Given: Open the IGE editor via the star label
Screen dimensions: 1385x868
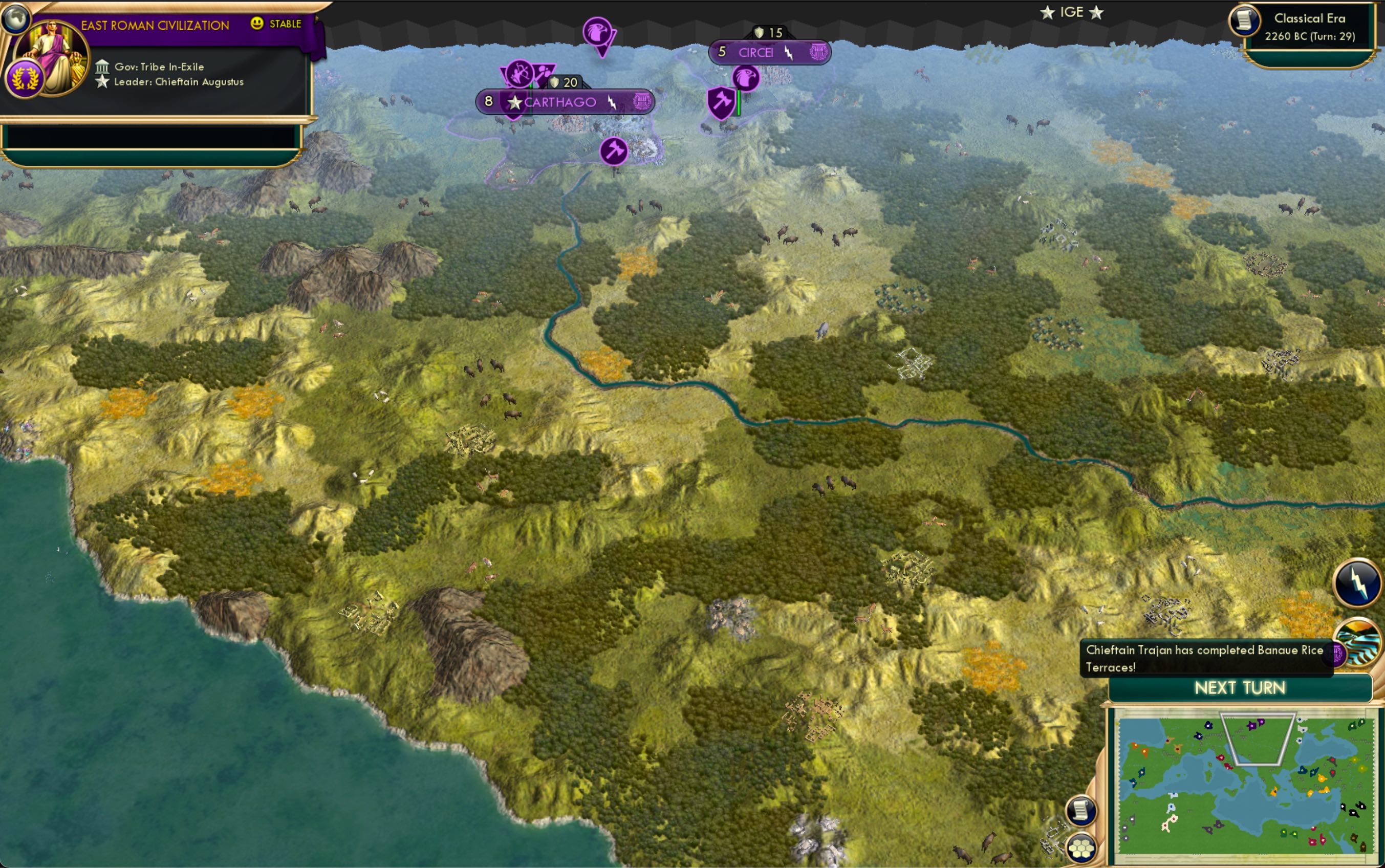Looking at the screenshot, I should [x=1073, y=11].
